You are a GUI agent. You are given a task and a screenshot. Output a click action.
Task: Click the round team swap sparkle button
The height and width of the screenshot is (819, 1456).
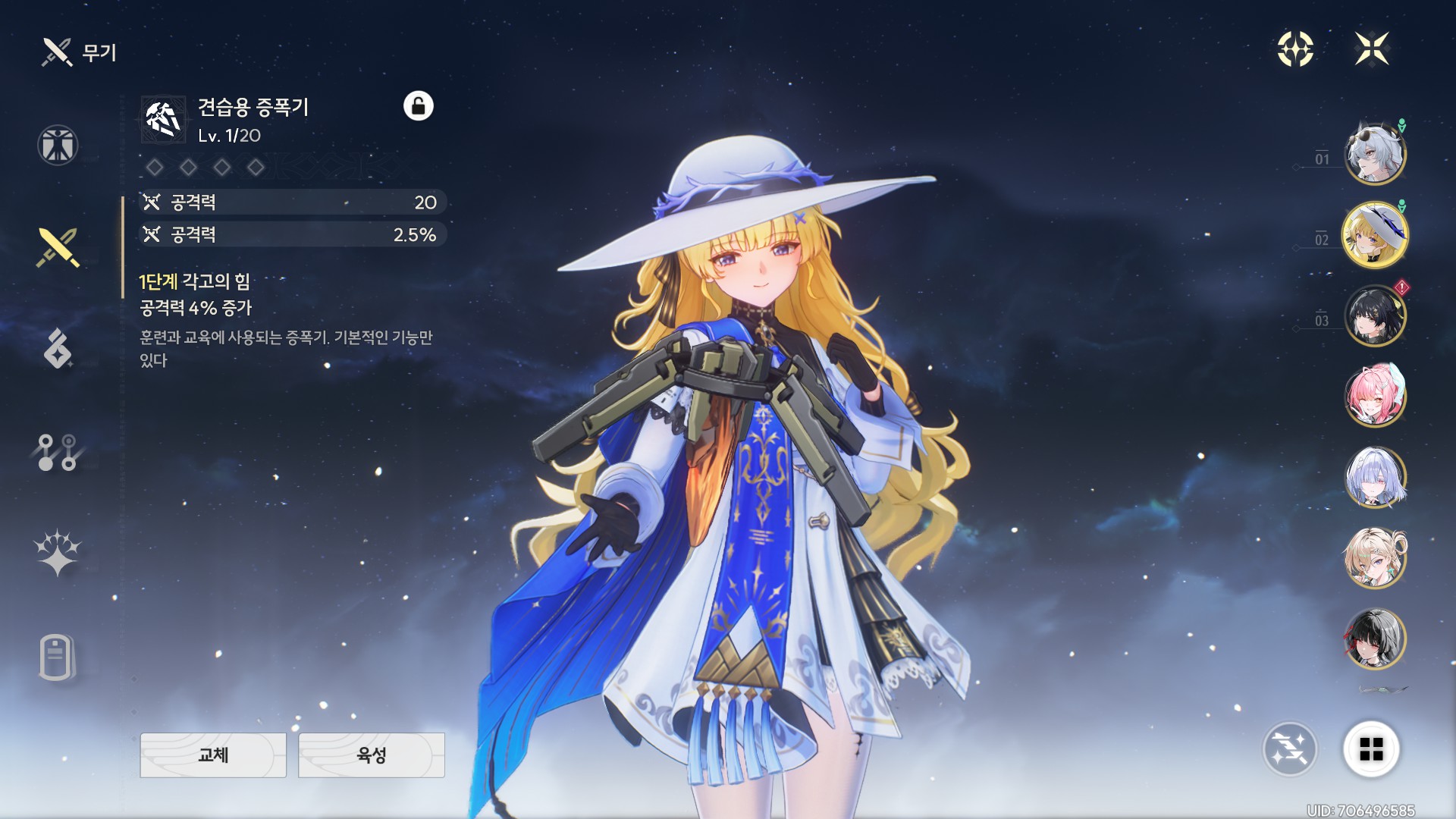[x=1289, y=749]
